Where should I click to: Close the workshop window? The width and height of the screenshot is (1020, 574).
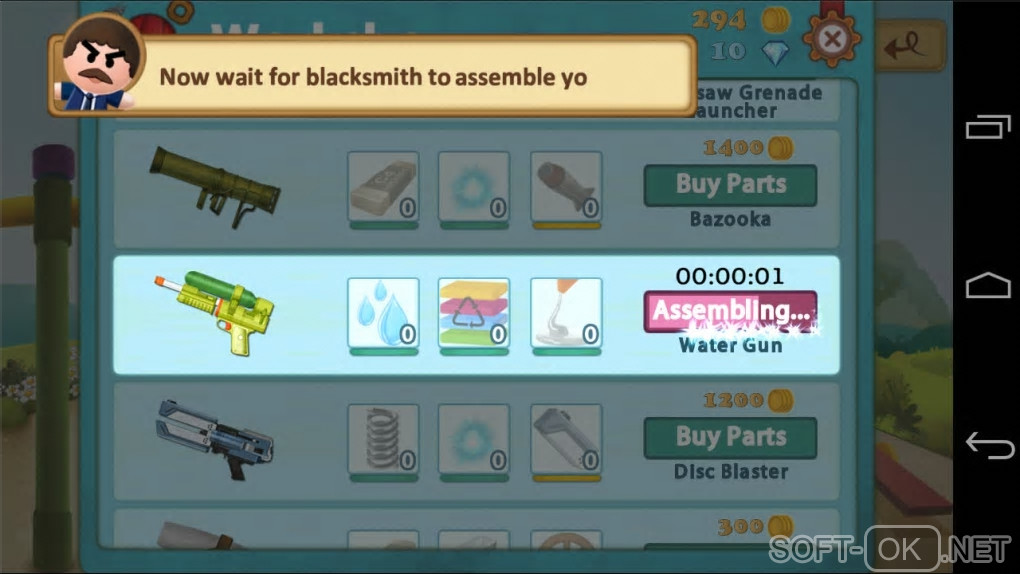point(830,39)
